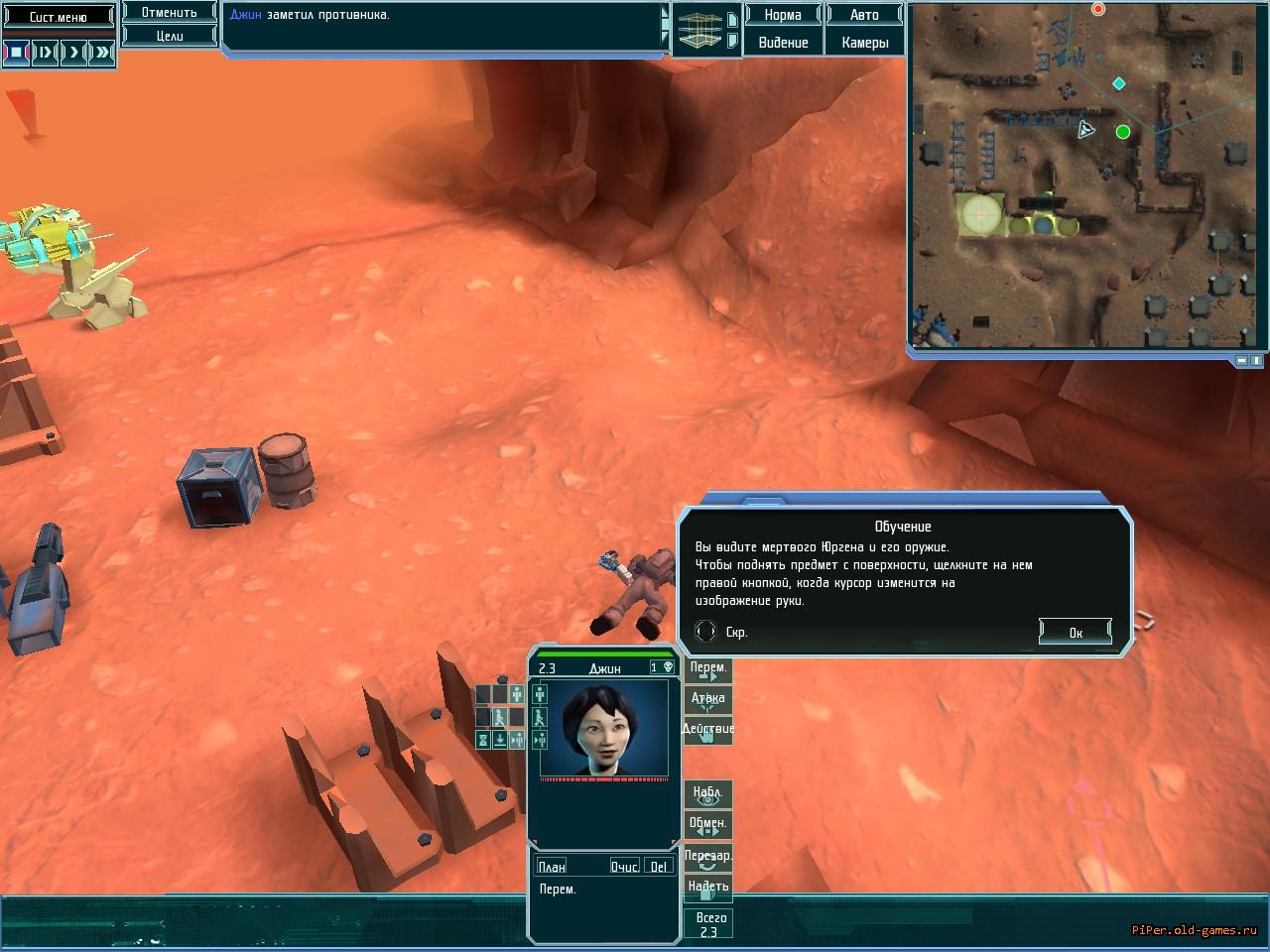
Task: Click the Отменить cancel button
Action: point(170,13)
